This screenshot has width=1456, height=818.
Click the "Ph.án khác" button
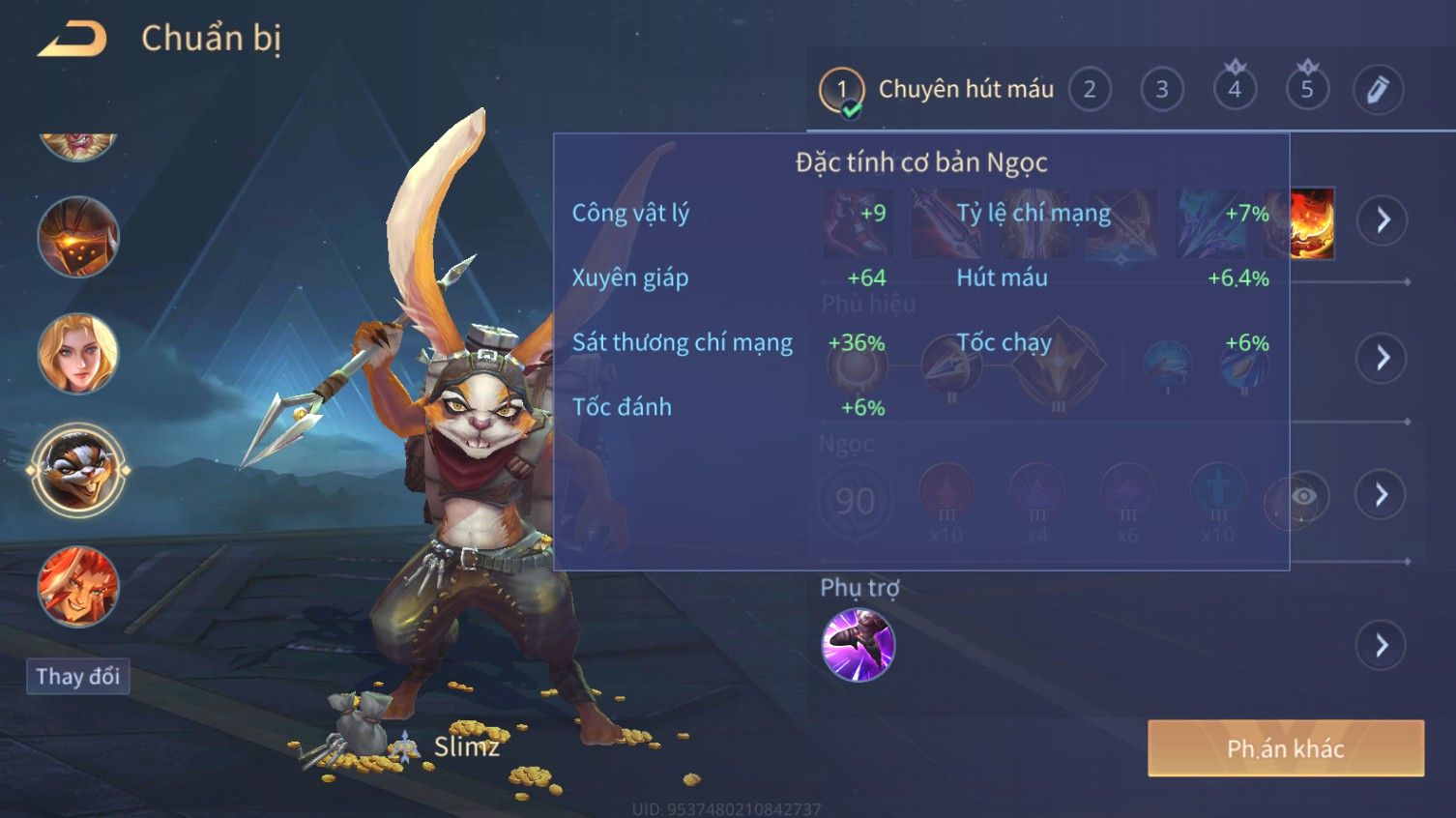1285,748
